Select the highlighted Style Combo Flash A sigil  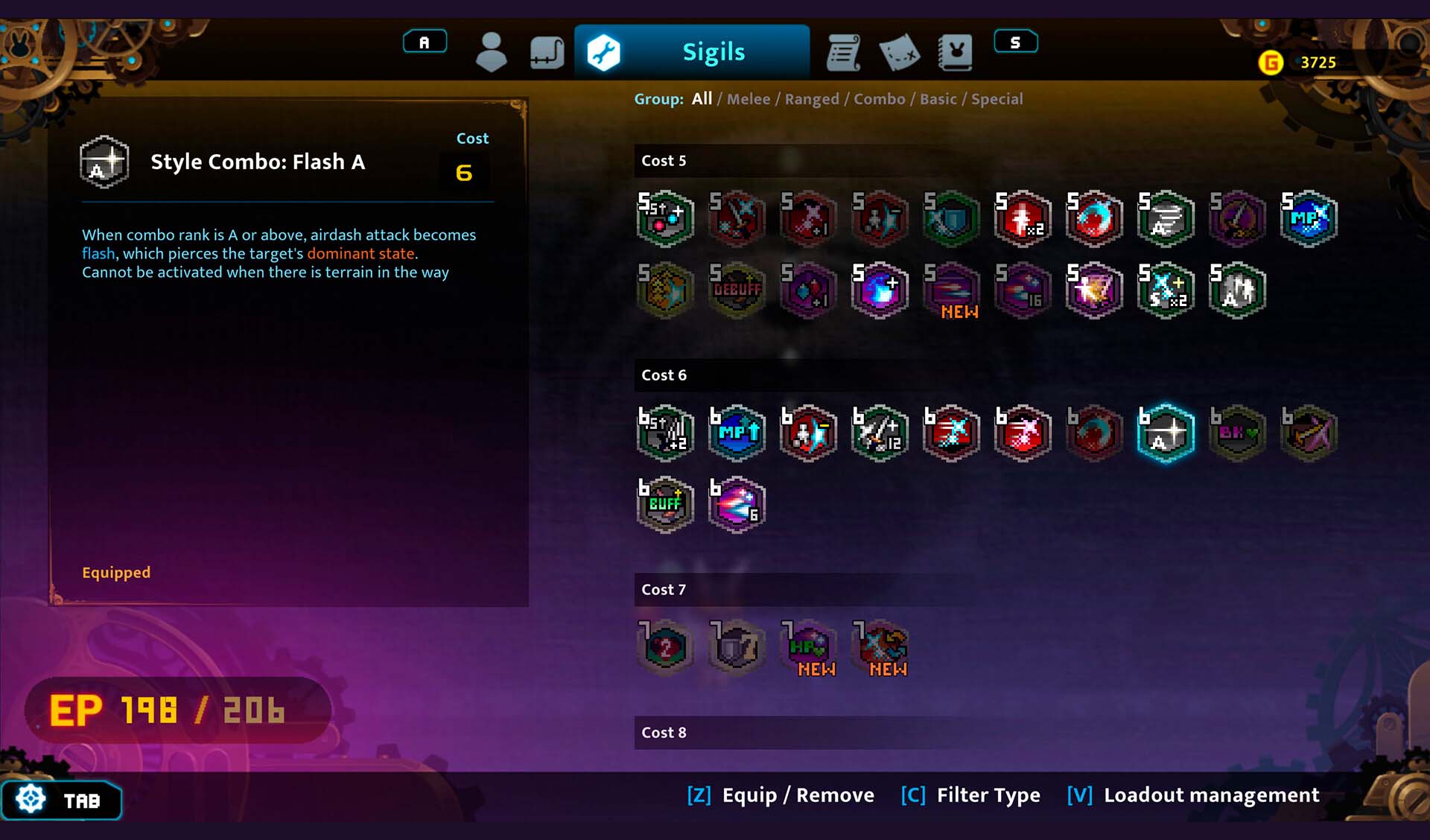coord(1166,433)
